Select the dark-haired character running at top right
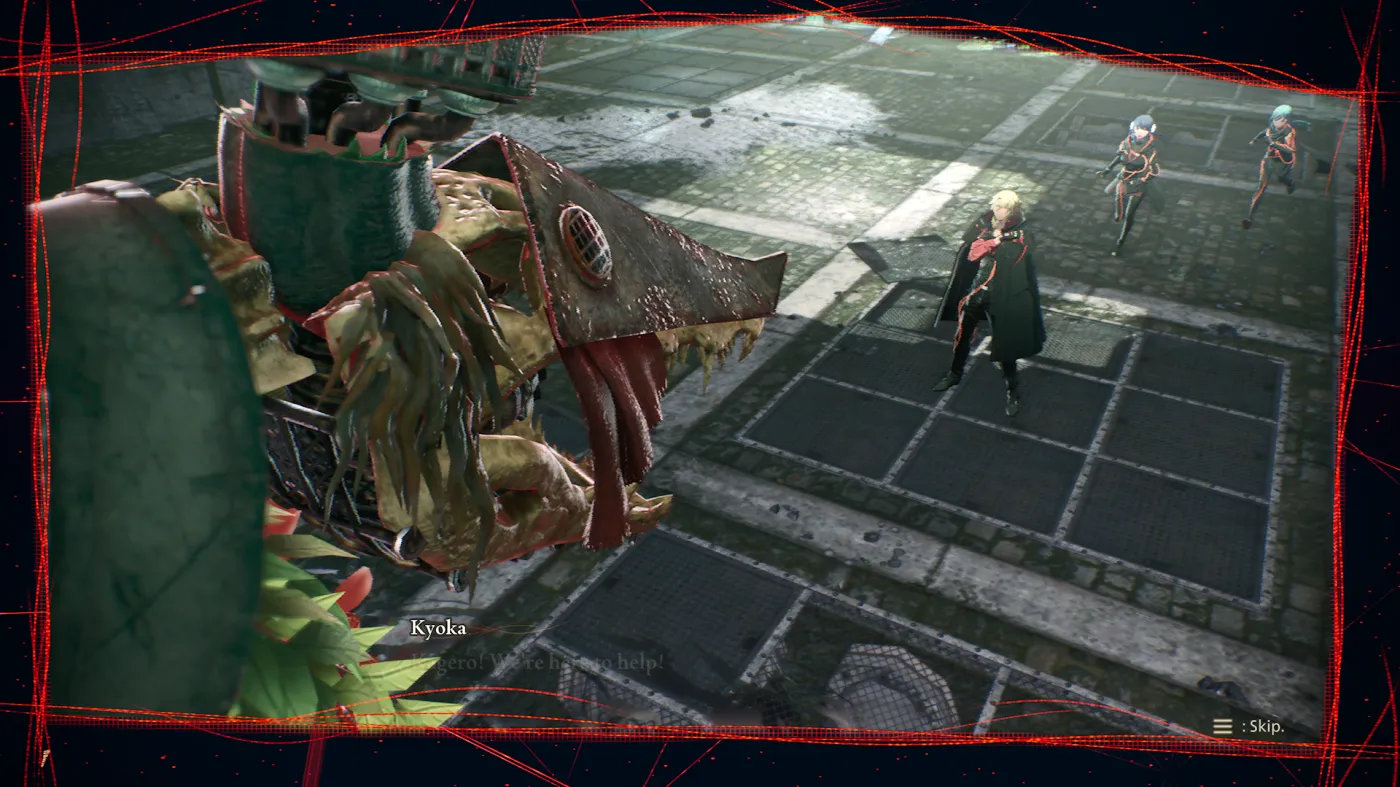Screen dimensions: 1400x787 tap(1133, 160)
